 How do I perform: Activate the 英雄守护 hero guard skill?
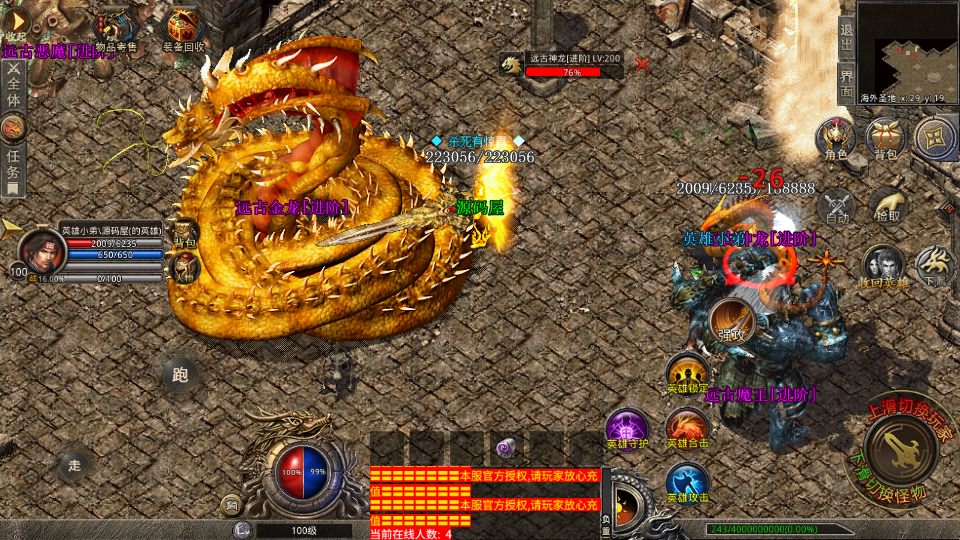tap(627, 428)
